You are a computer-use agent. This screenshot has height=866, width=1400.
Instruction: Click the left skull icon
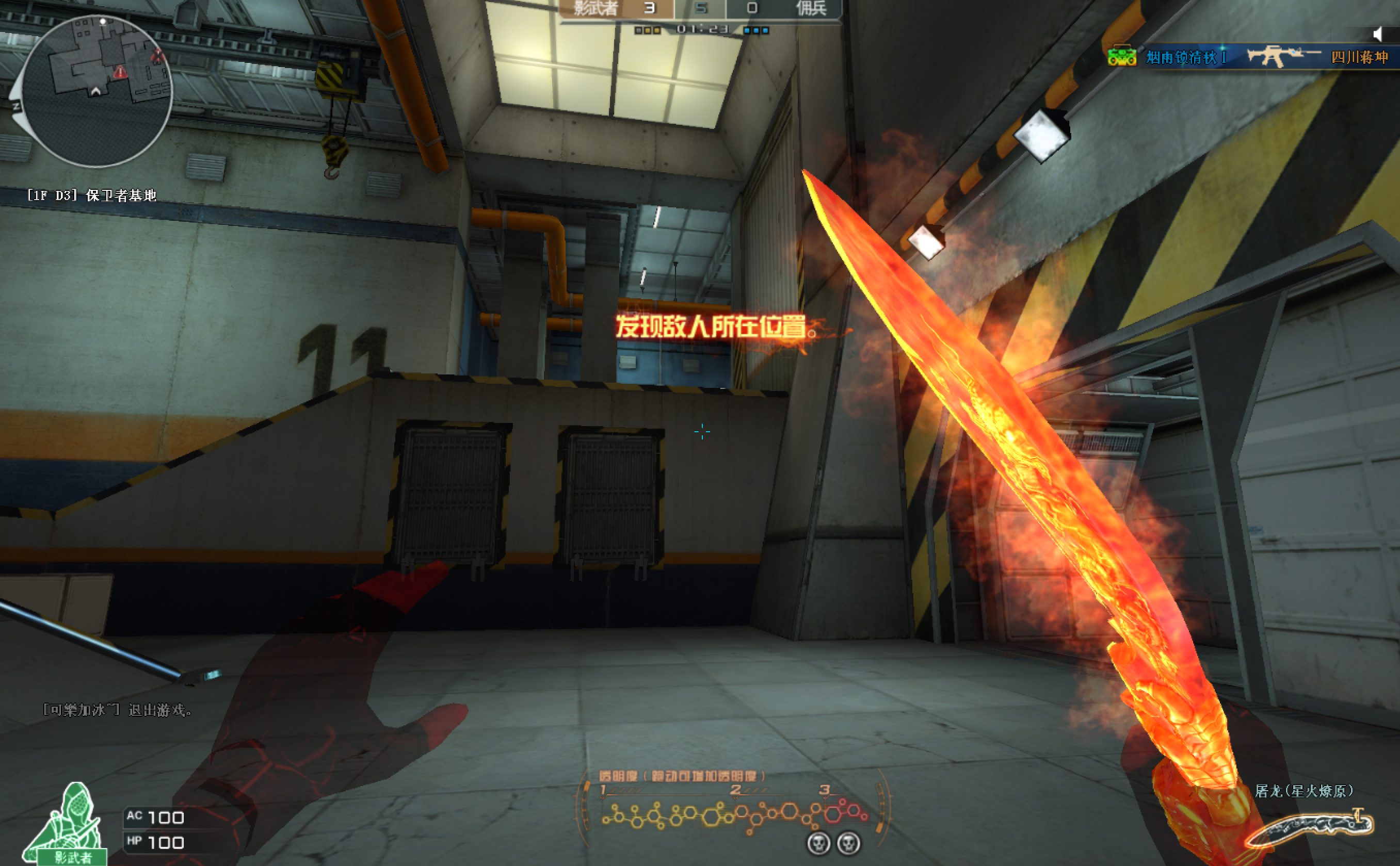[x=818, y=843]
